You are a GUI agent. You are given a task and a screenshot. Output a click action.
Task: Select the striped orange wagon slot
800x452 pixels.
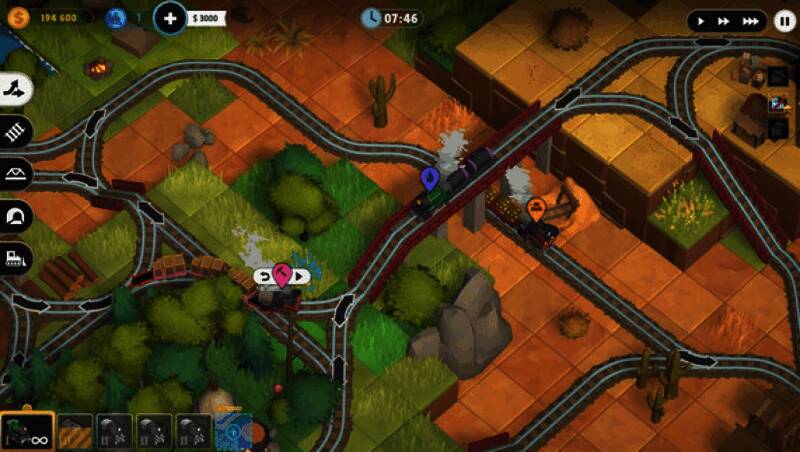point(75,432)
